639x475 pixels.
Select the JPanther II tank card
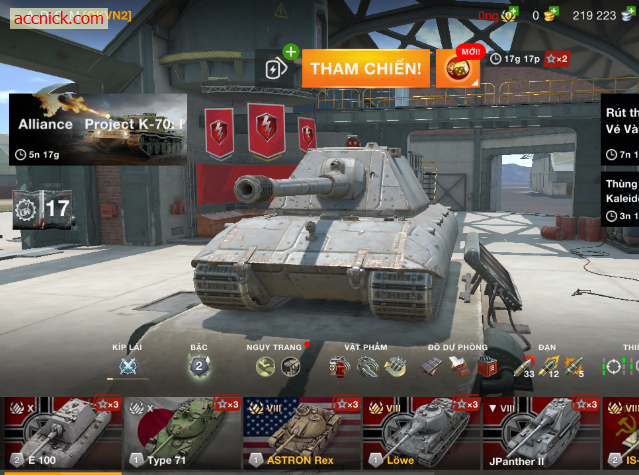pyautogui.click(x=540, y=434)
